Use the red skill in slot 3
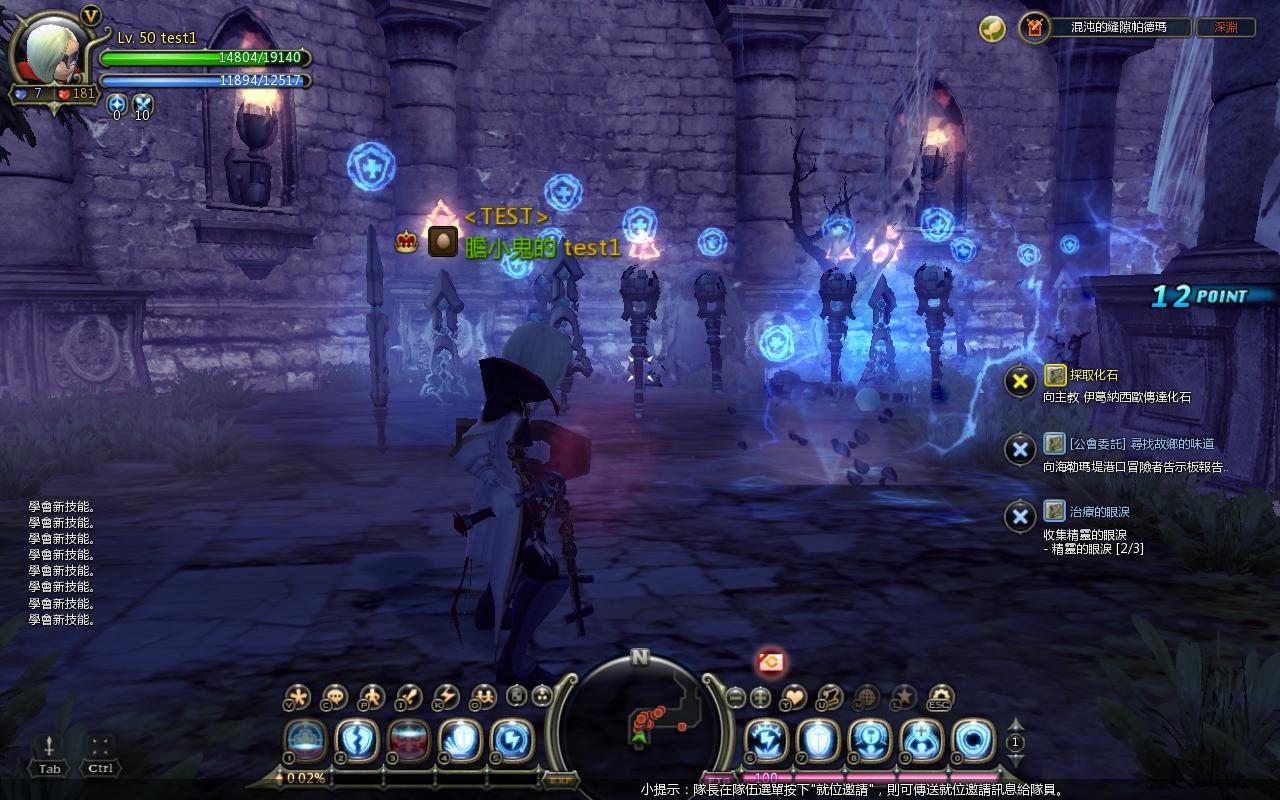Screen dimensions: 1280x800 (x=408, y=741)
